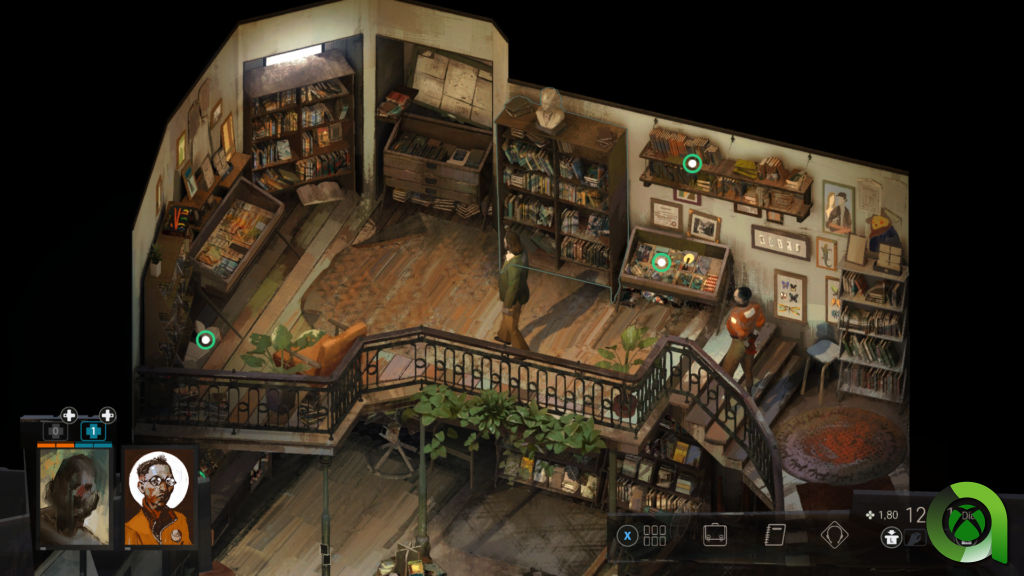Use the blue morale heal slot
This screenshot has width=1024, height=576.
pos(93,431)
